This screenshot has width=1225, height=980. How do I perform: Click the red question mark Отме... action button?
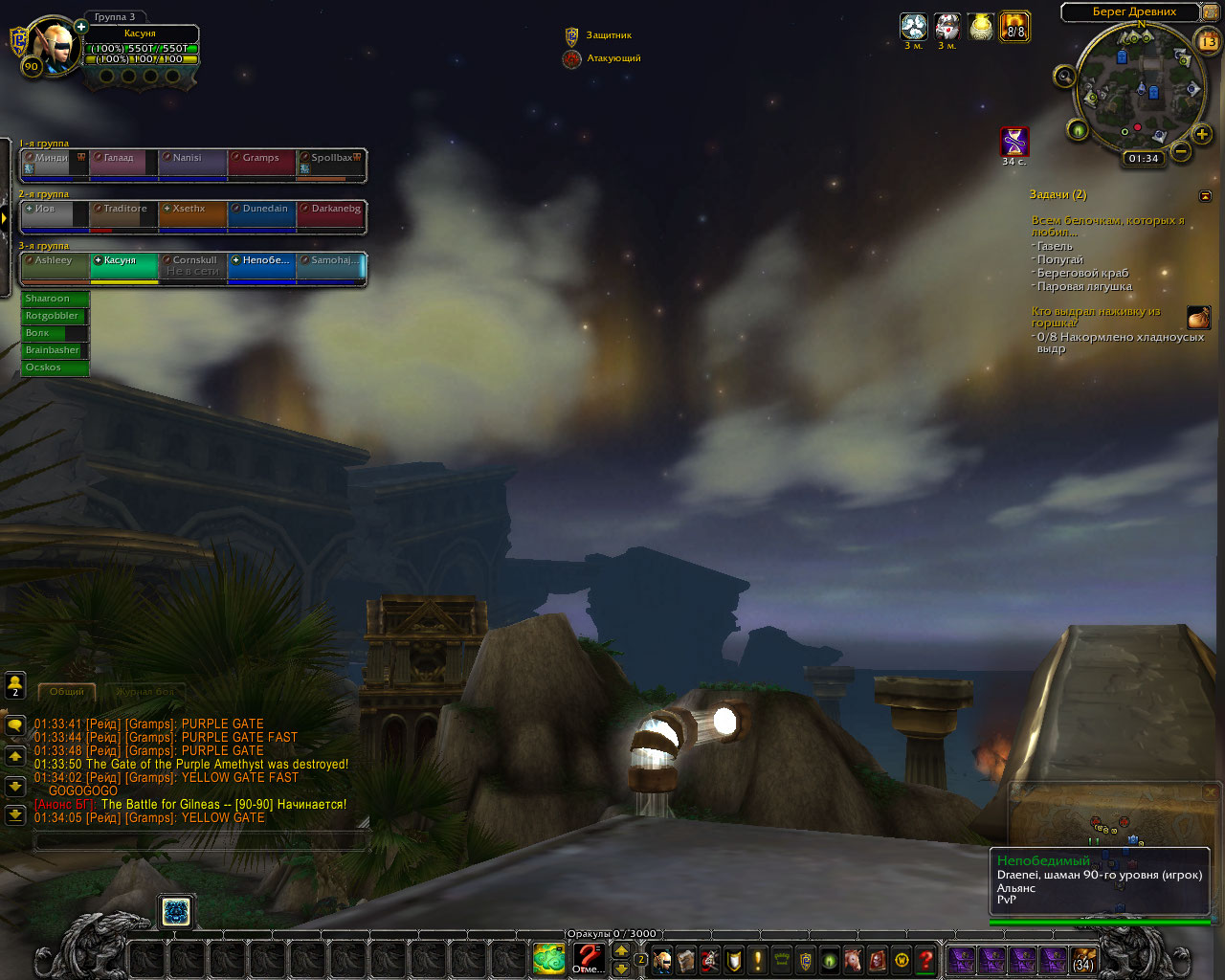[589, 957]
